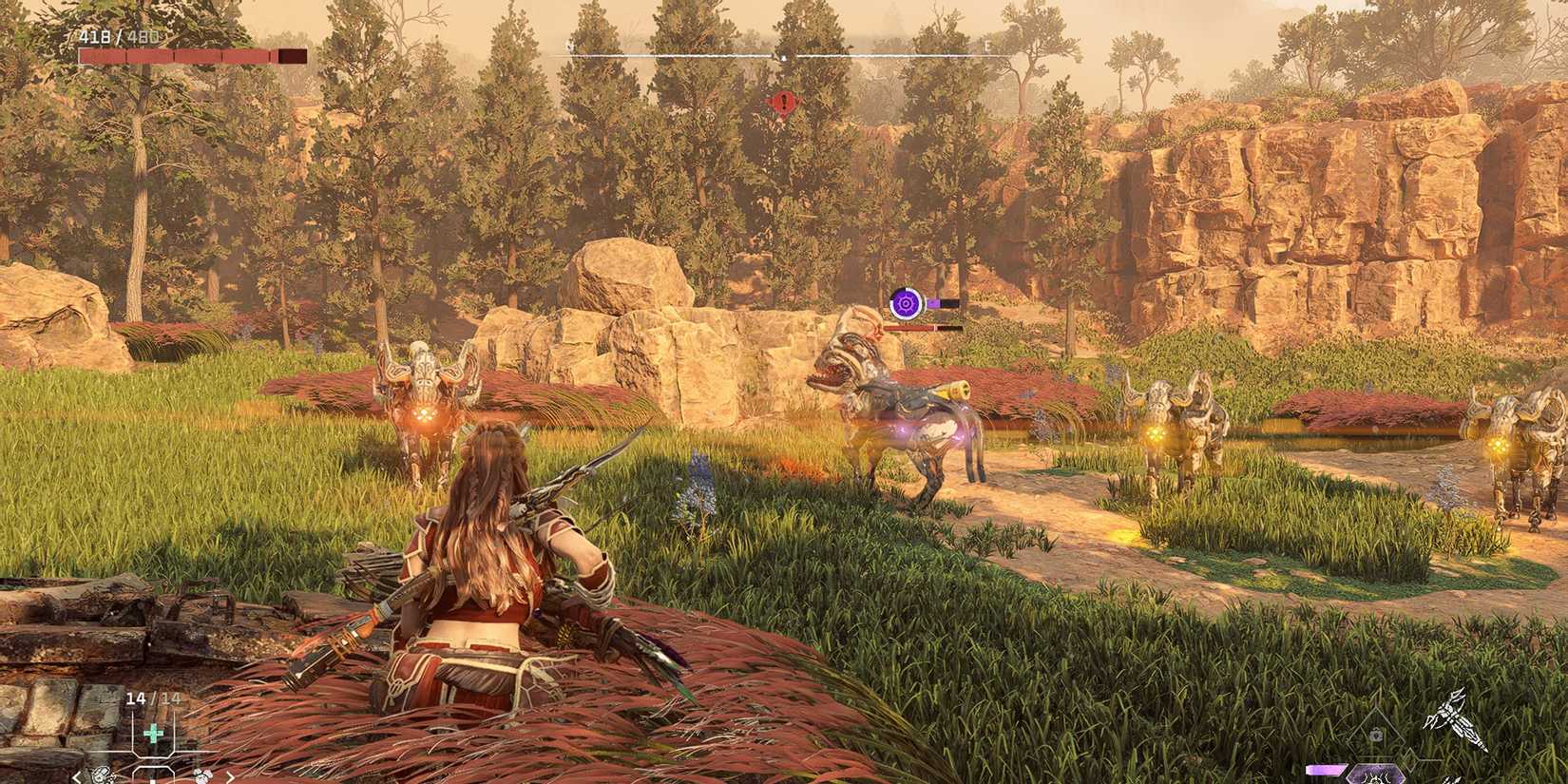Viewport: 1568px width, 784px height.
Task: Click the herb satchel icon left of heal cross
Action: point(103,774)
